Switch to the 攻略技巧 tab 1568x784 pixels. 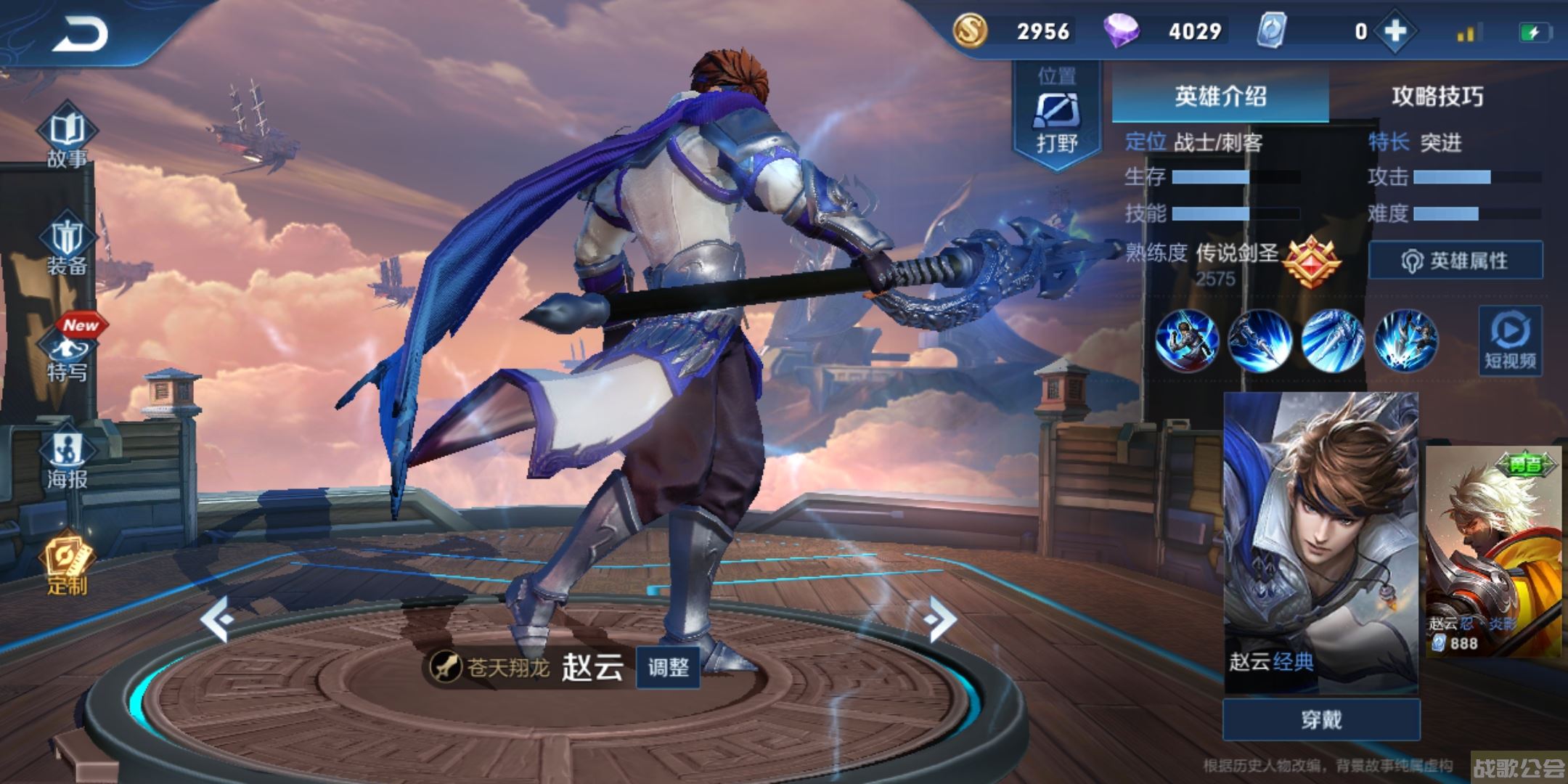(1437, 96)
